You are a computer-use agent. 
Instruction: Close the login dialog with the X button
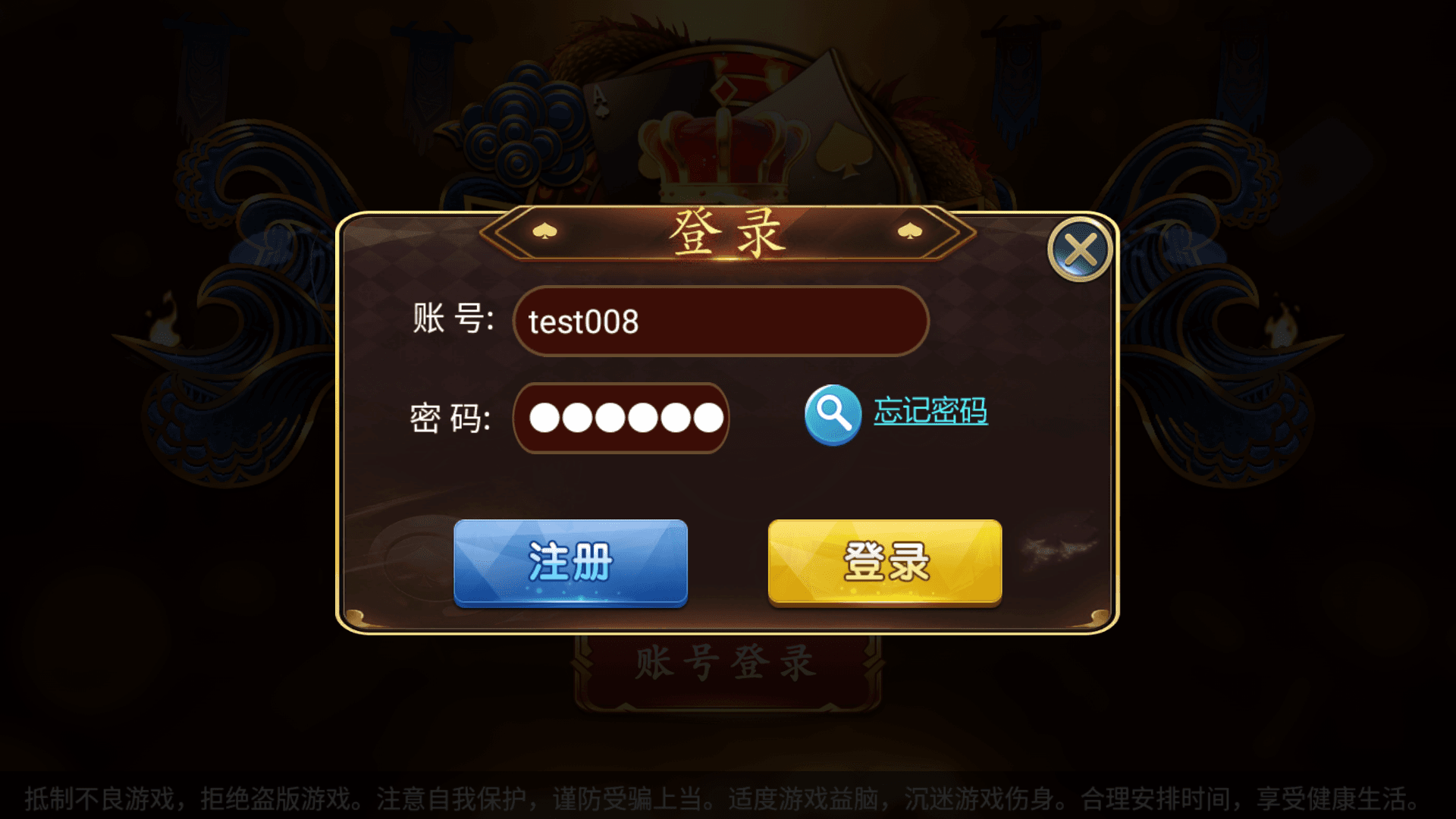coord(1080,250)
